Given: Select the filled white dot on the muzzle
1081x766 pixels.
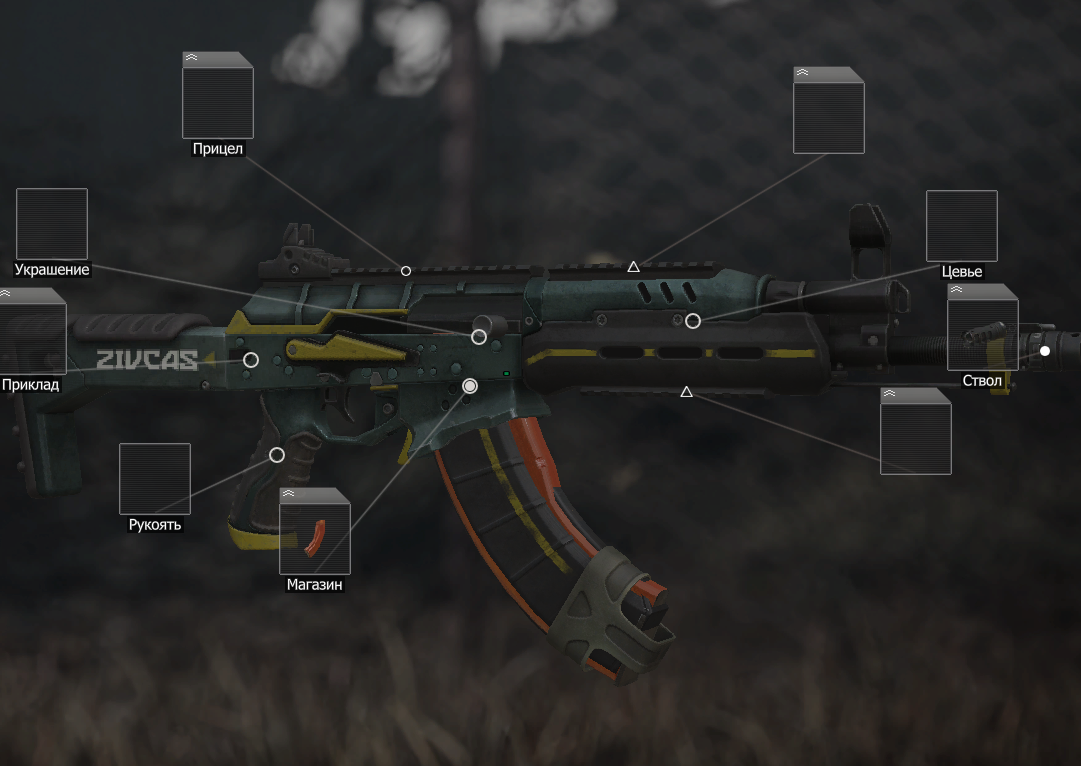Looking at the screenshot, I should click(x=1045, y=351).
